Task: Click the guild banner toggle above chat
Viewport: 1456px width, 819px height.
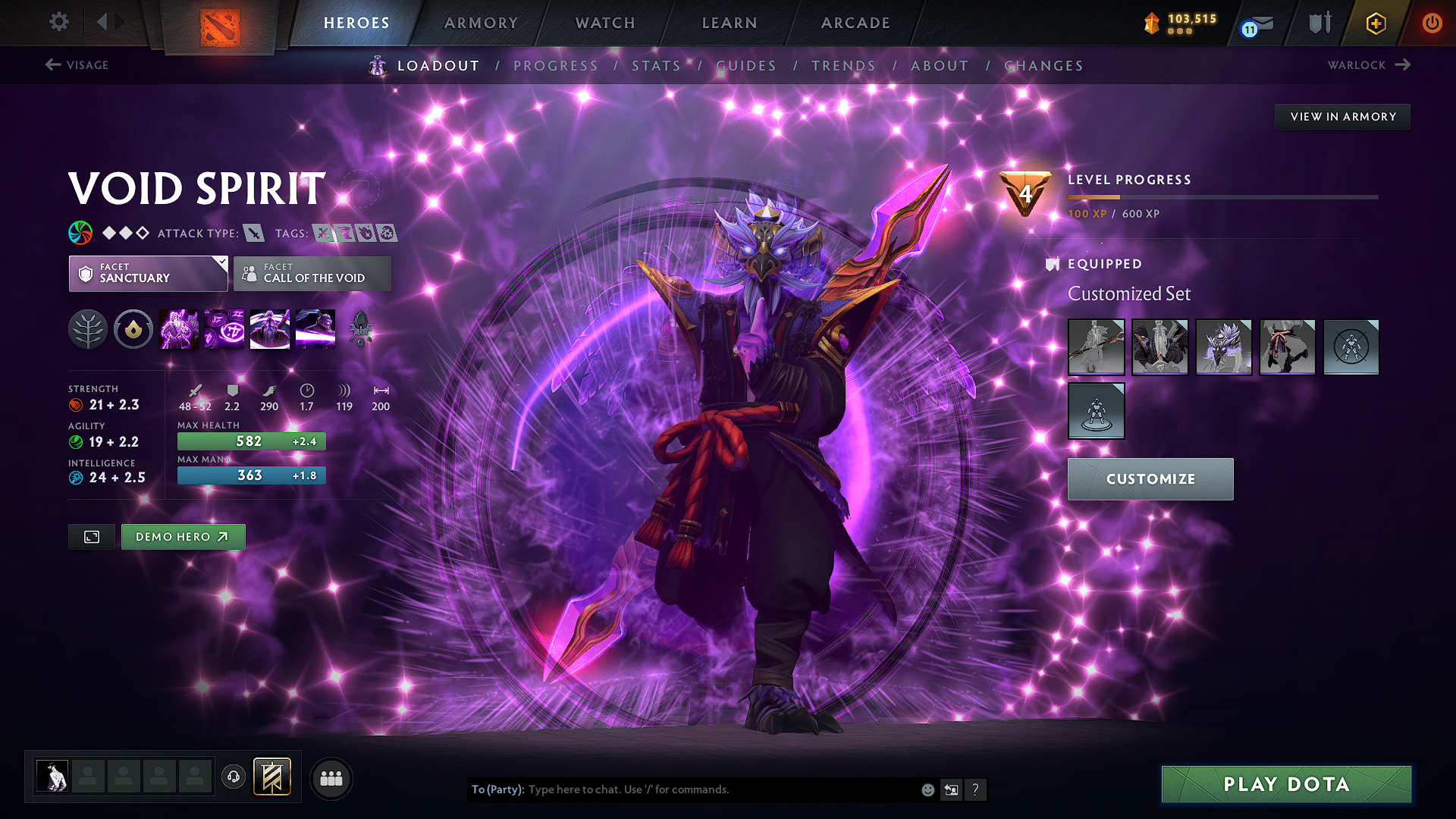Action: (x=273, y=777)
